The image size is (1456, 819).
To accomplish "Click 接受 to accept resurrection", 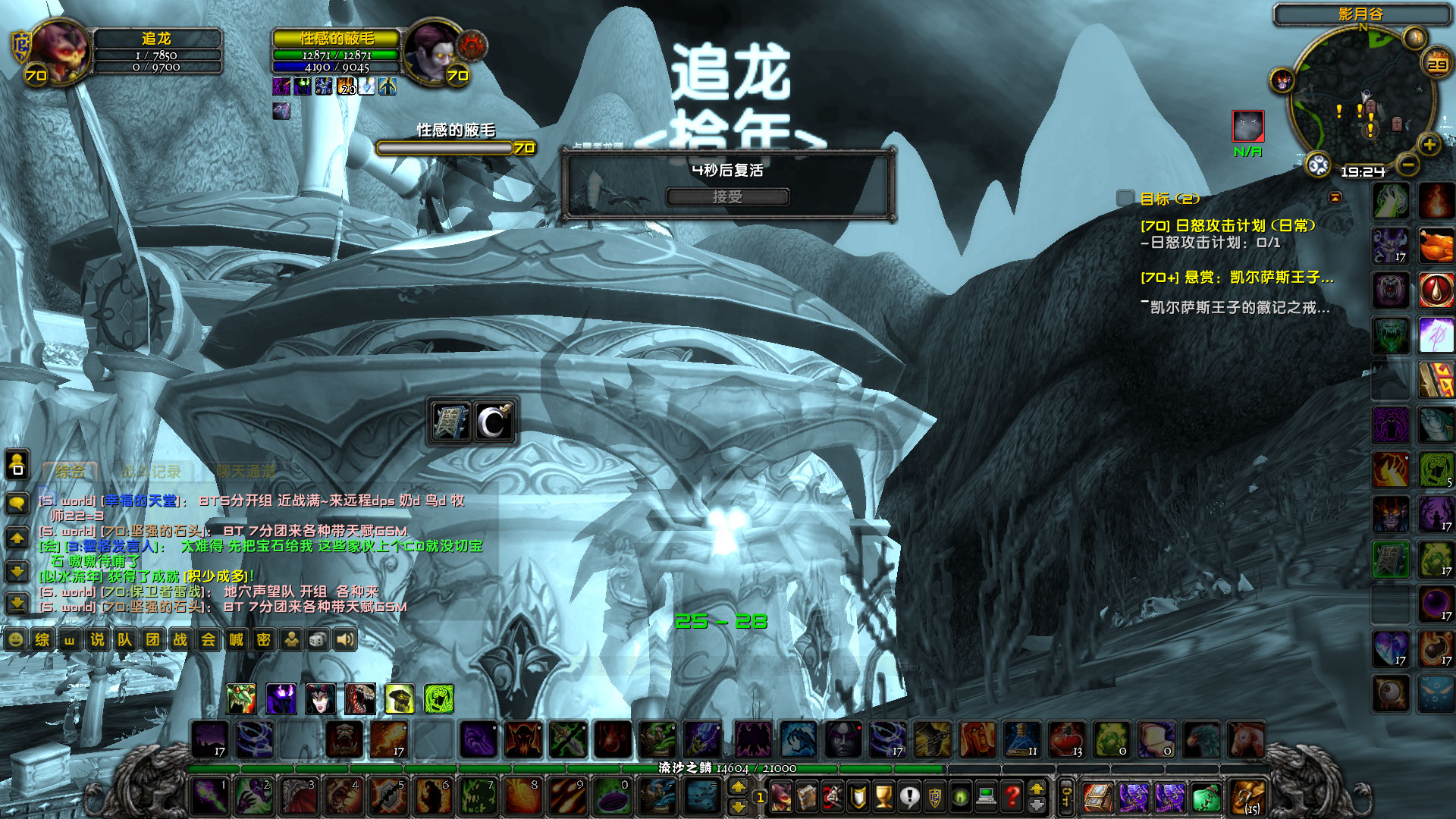I will tap(727, 196).
